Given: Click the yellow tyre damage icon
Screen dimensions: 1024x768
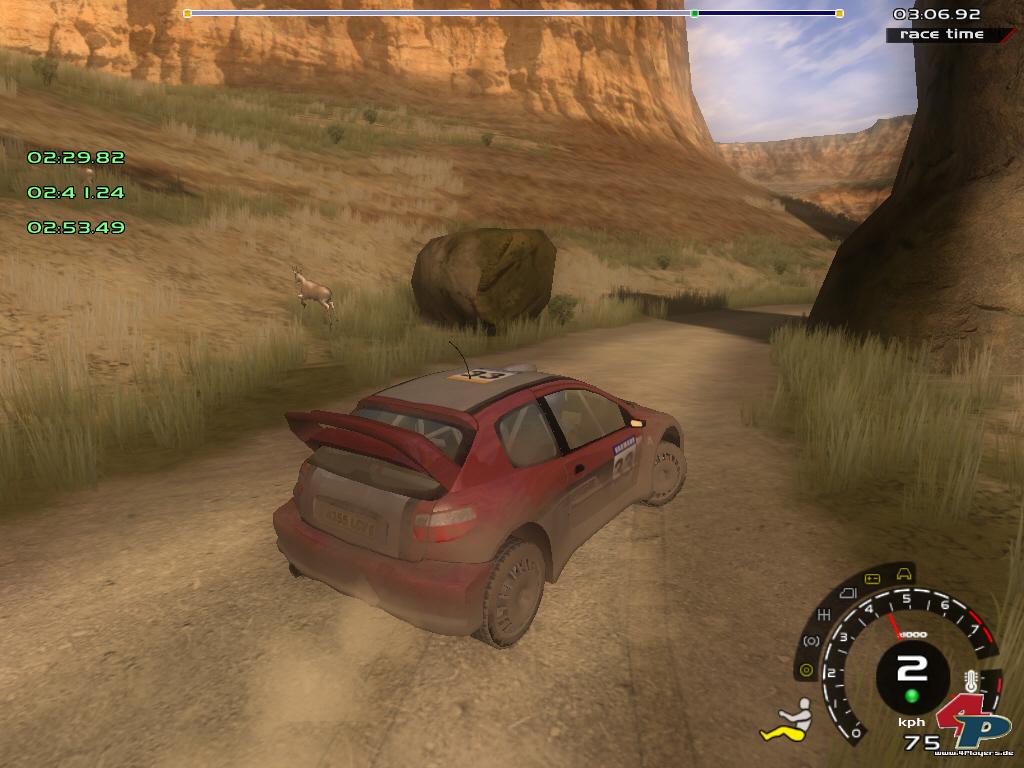Looking at the screenshot, I should tap(805, 670).
